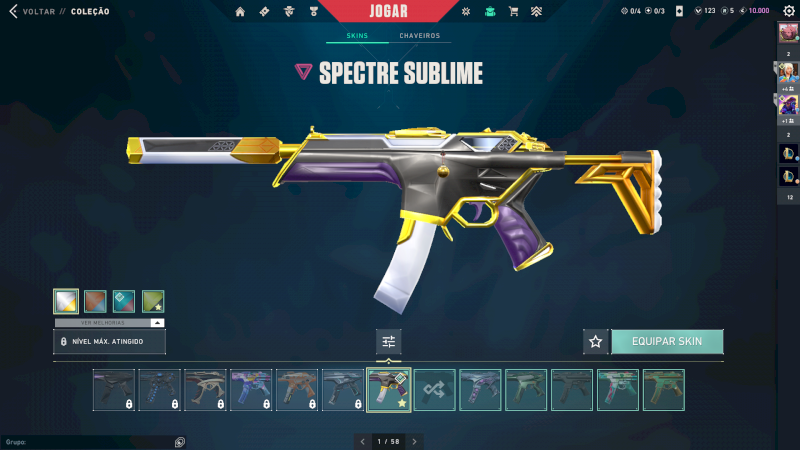Viewport: 800px width, 450px height.
Task: Mark skin as favorite with star button
Action: [596, 341]
